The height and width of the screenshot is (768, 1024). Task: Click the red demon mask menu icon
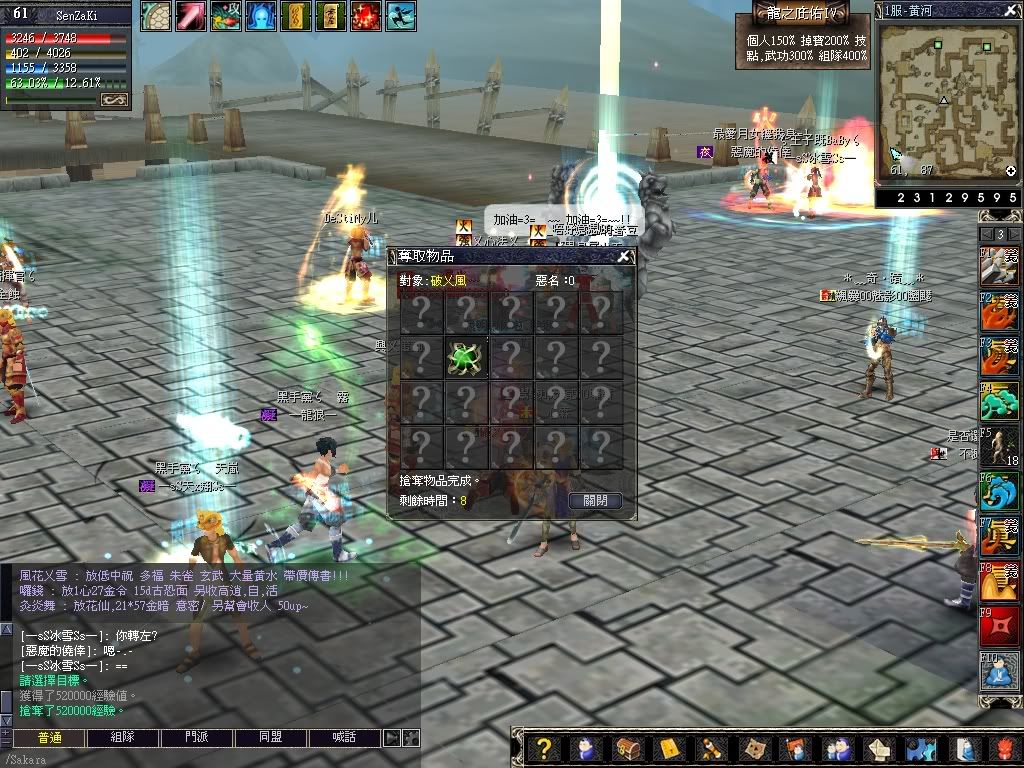tap(1007, 748)
